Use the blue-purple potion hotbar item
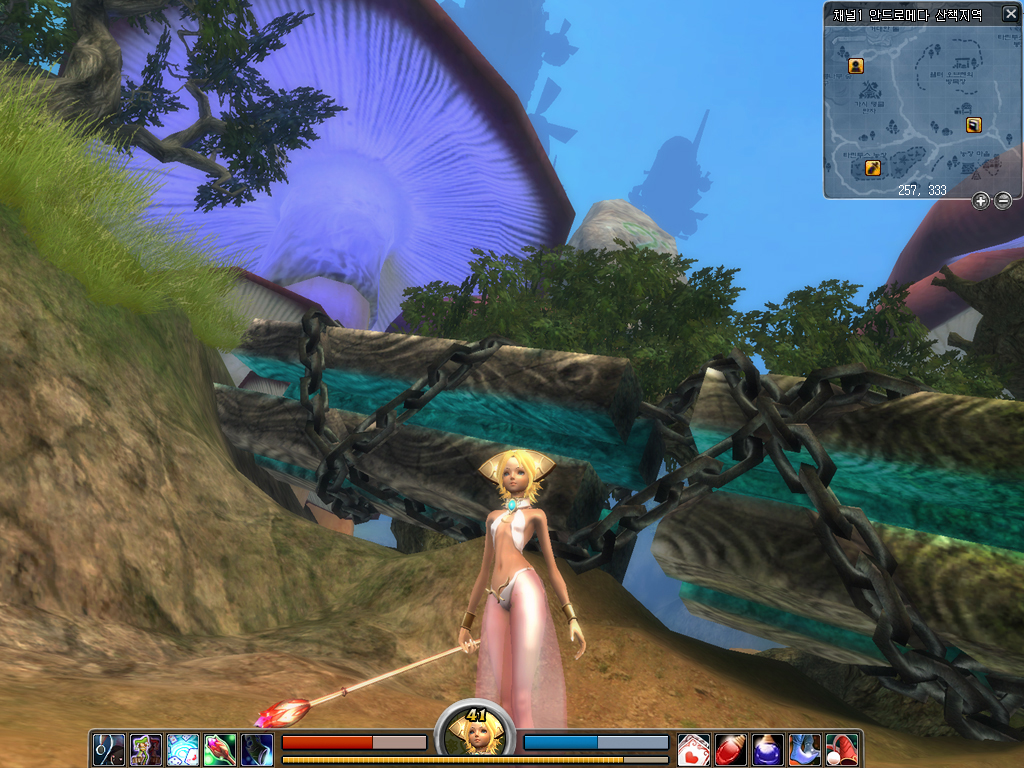This screenshot has height=768, width=1024. point(768,749)
